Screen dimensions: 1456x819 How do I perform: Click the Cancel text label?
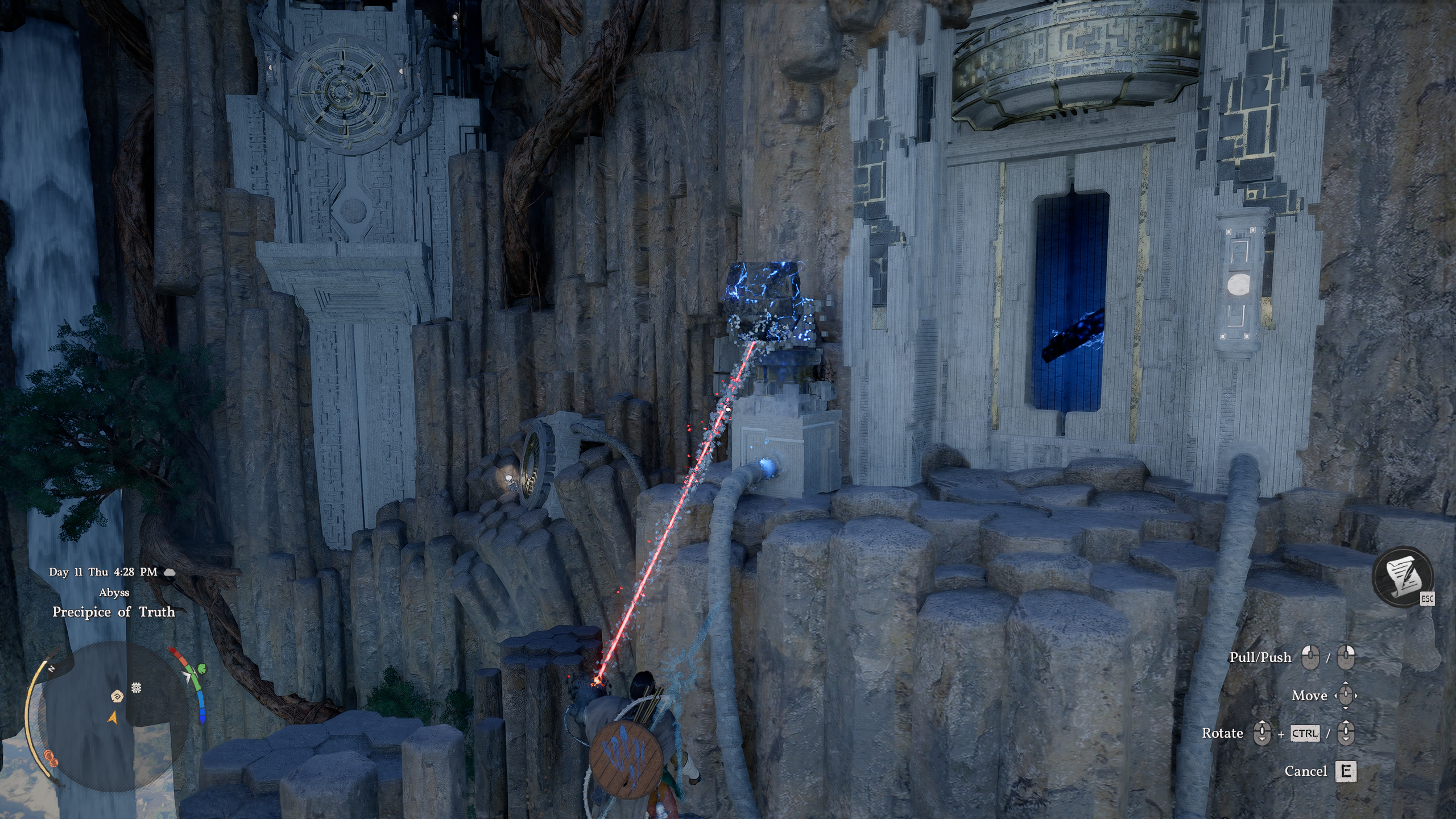pyautogui.click(x=1306, y=771)
